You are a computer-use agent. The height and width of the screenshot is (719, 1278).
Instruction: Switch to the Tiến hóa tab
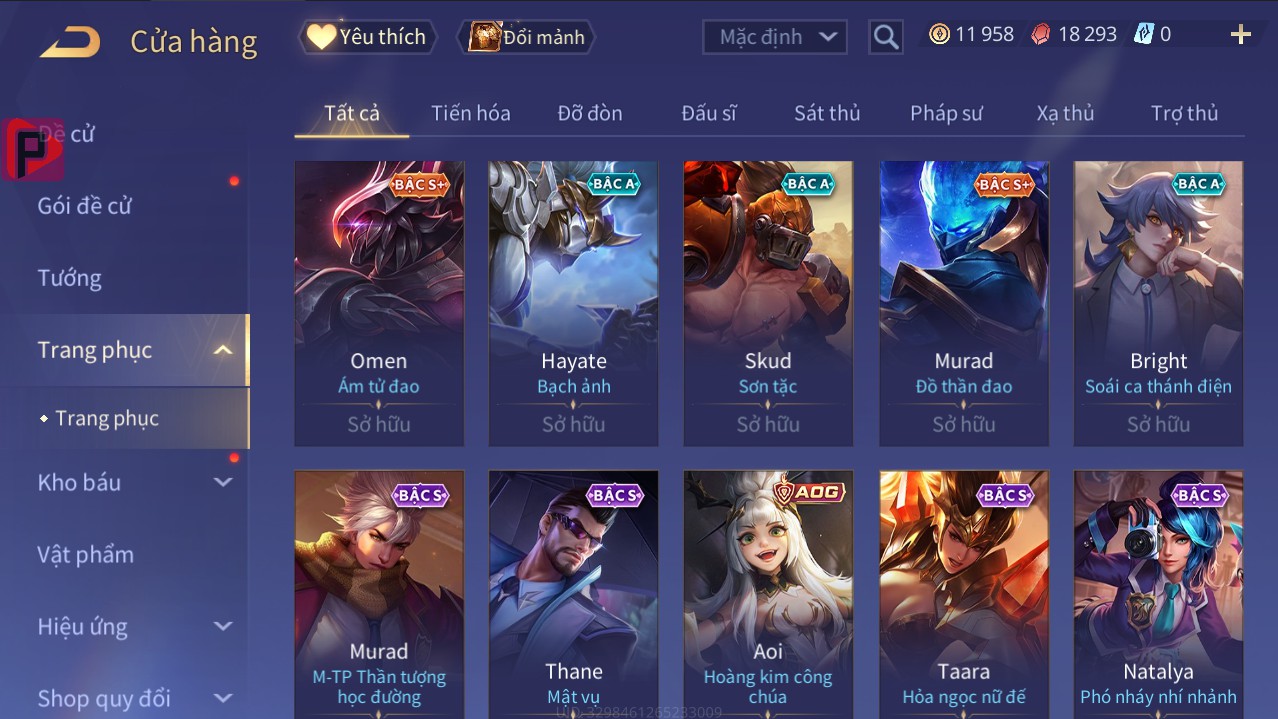(x=470, y=113)
